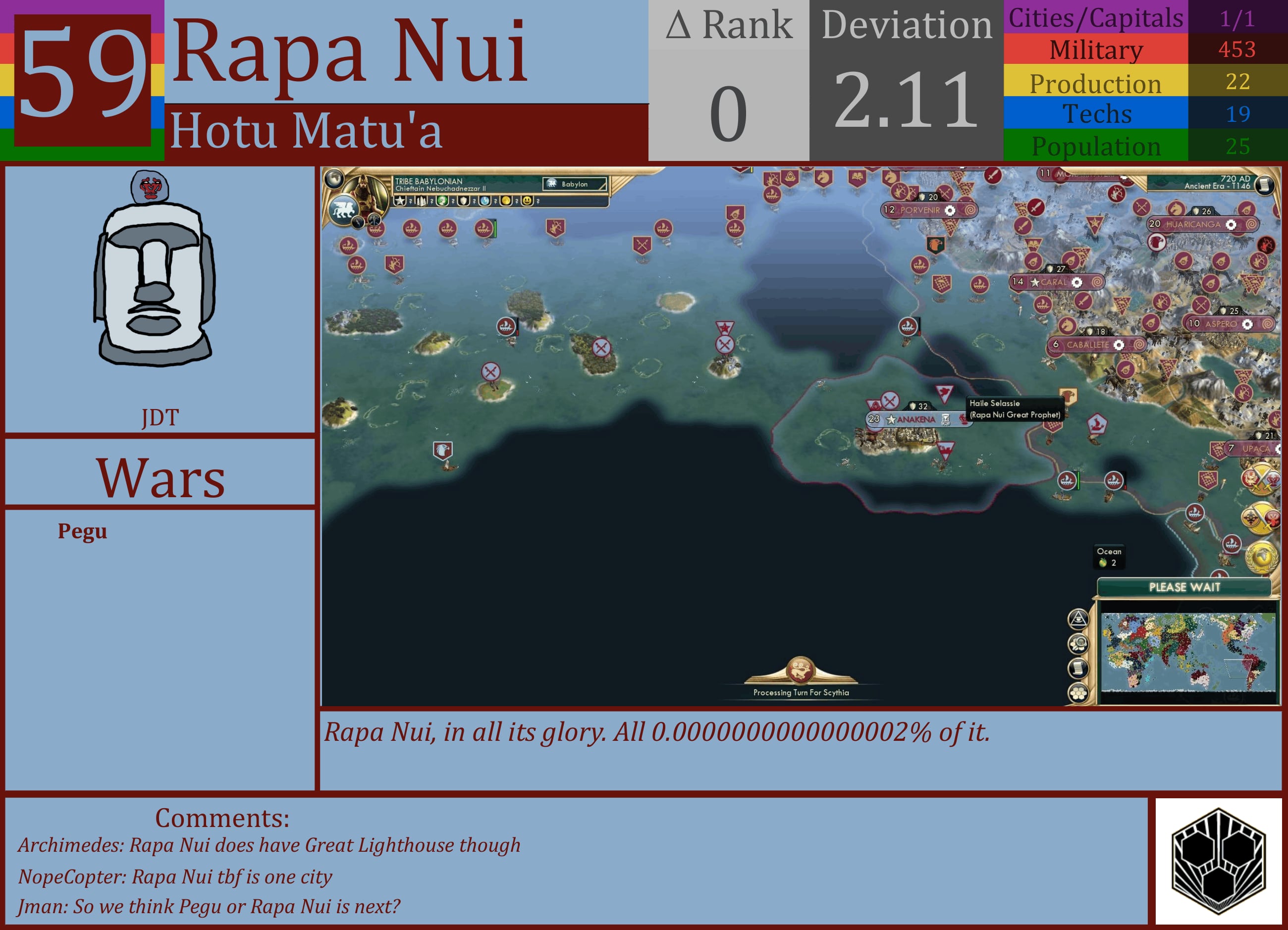This screenshot has height=930, width=1288.
Task: Open the question mark expander beside the star score
Action: tap(410, 202)
